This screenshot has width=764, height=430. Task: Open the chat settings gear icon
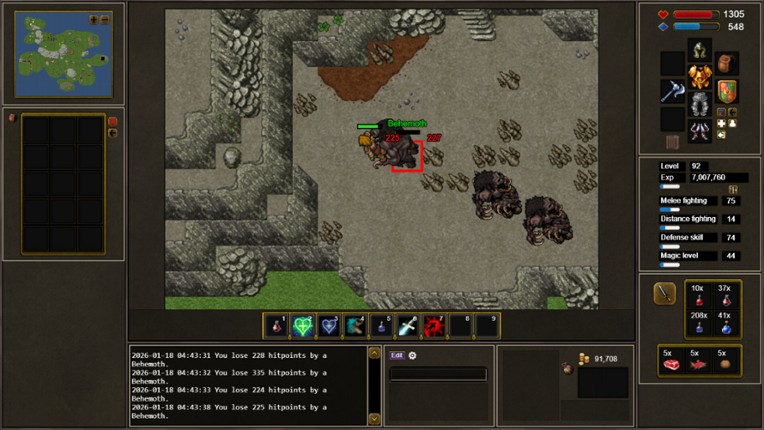point(412,355)
